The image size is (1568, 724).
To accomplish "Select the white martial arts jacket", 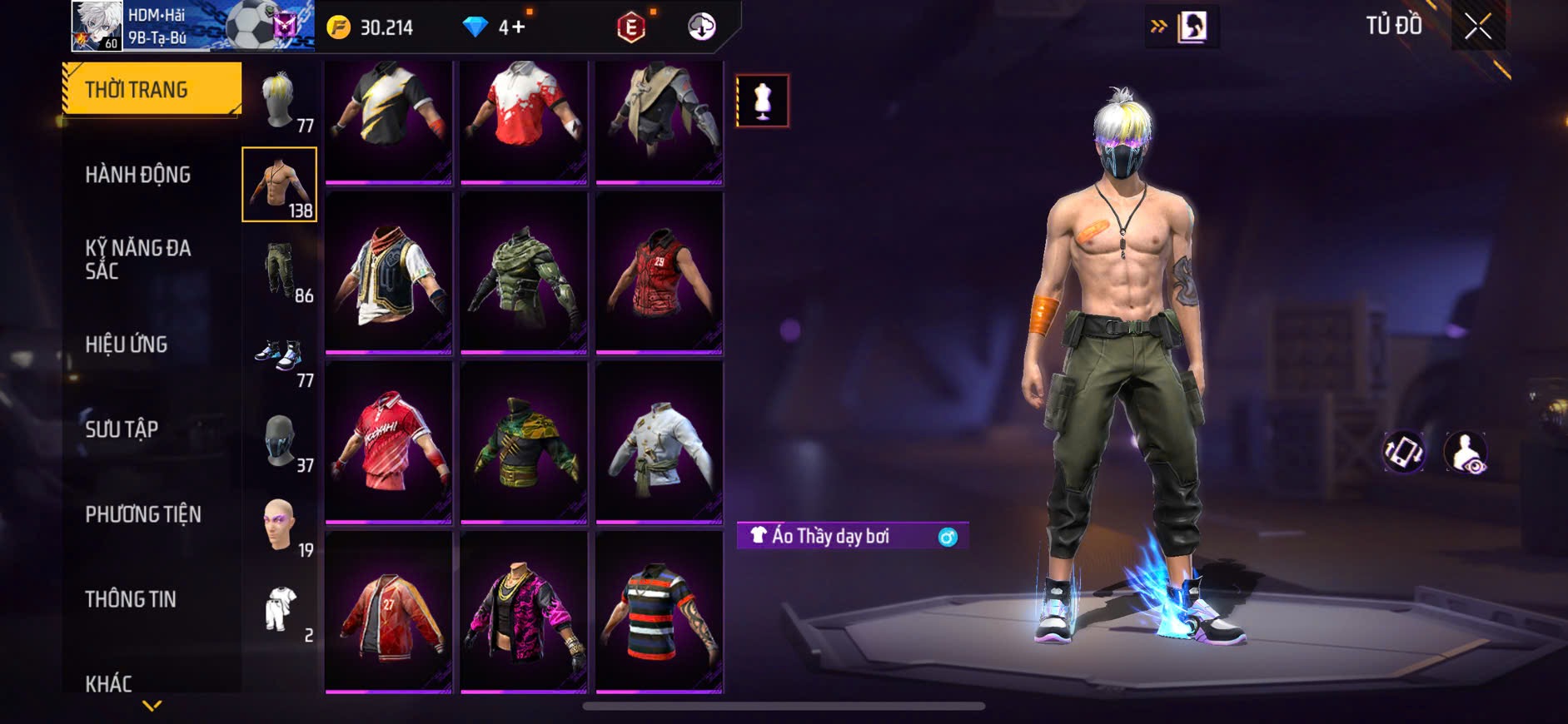I will [x=659, y=443].
